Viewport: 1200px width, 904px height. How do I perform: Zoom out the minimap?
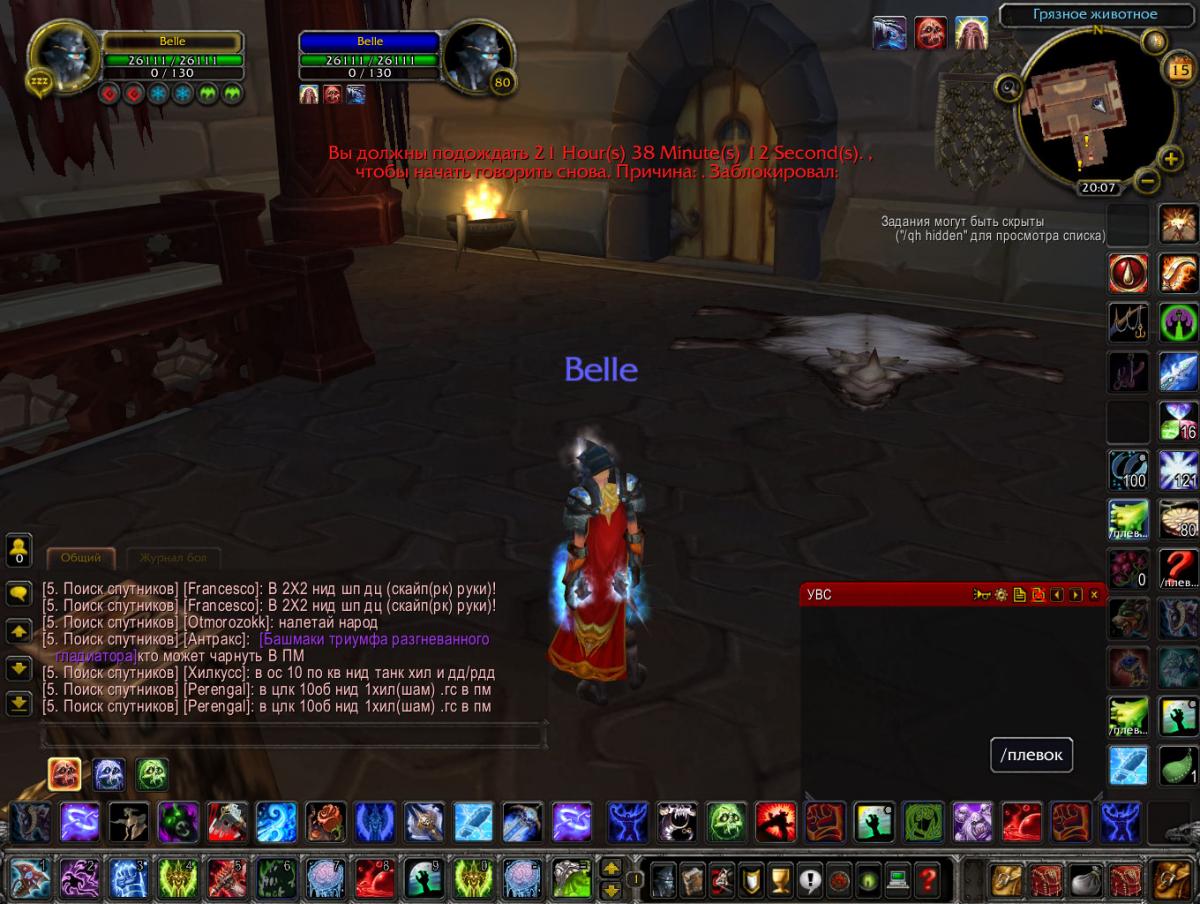[1148, 181]
